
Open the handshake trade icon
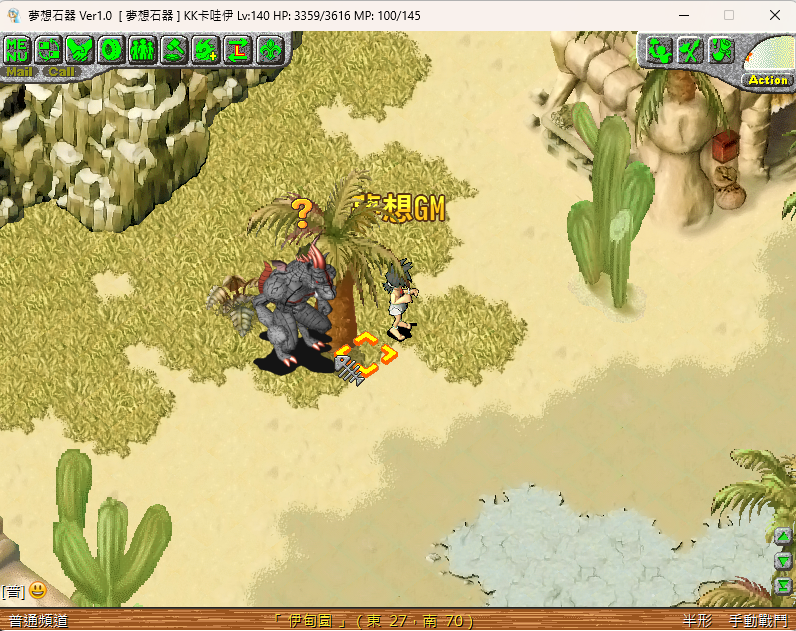pos(81,48)
